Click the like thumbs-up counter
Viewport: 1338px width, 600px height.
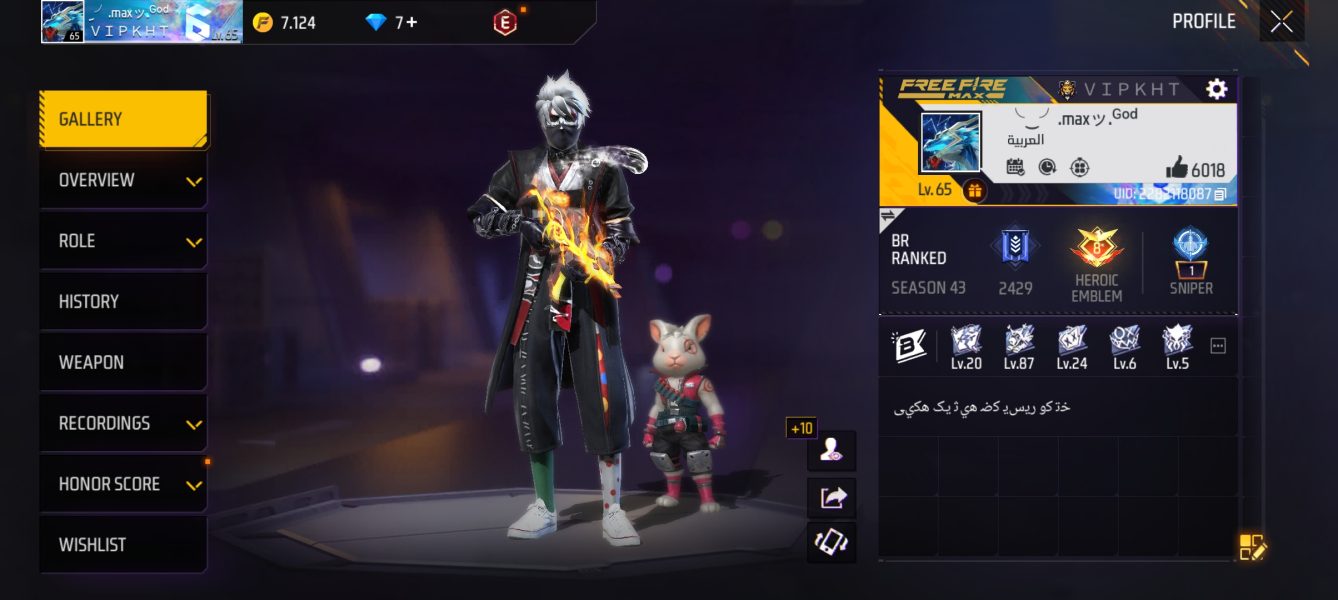point(1195,169)
